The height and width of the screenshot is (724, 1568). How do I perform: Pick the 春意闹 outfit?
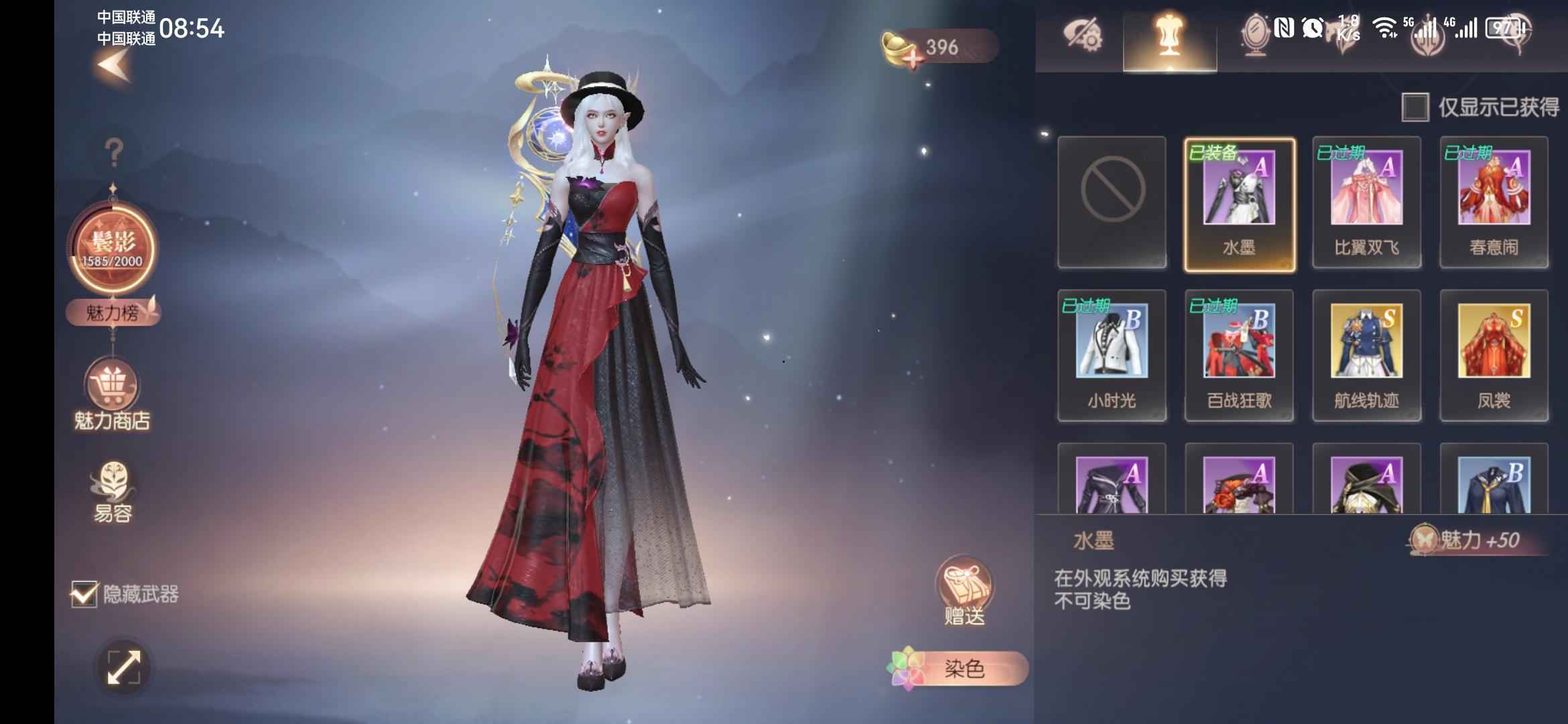1494,202
